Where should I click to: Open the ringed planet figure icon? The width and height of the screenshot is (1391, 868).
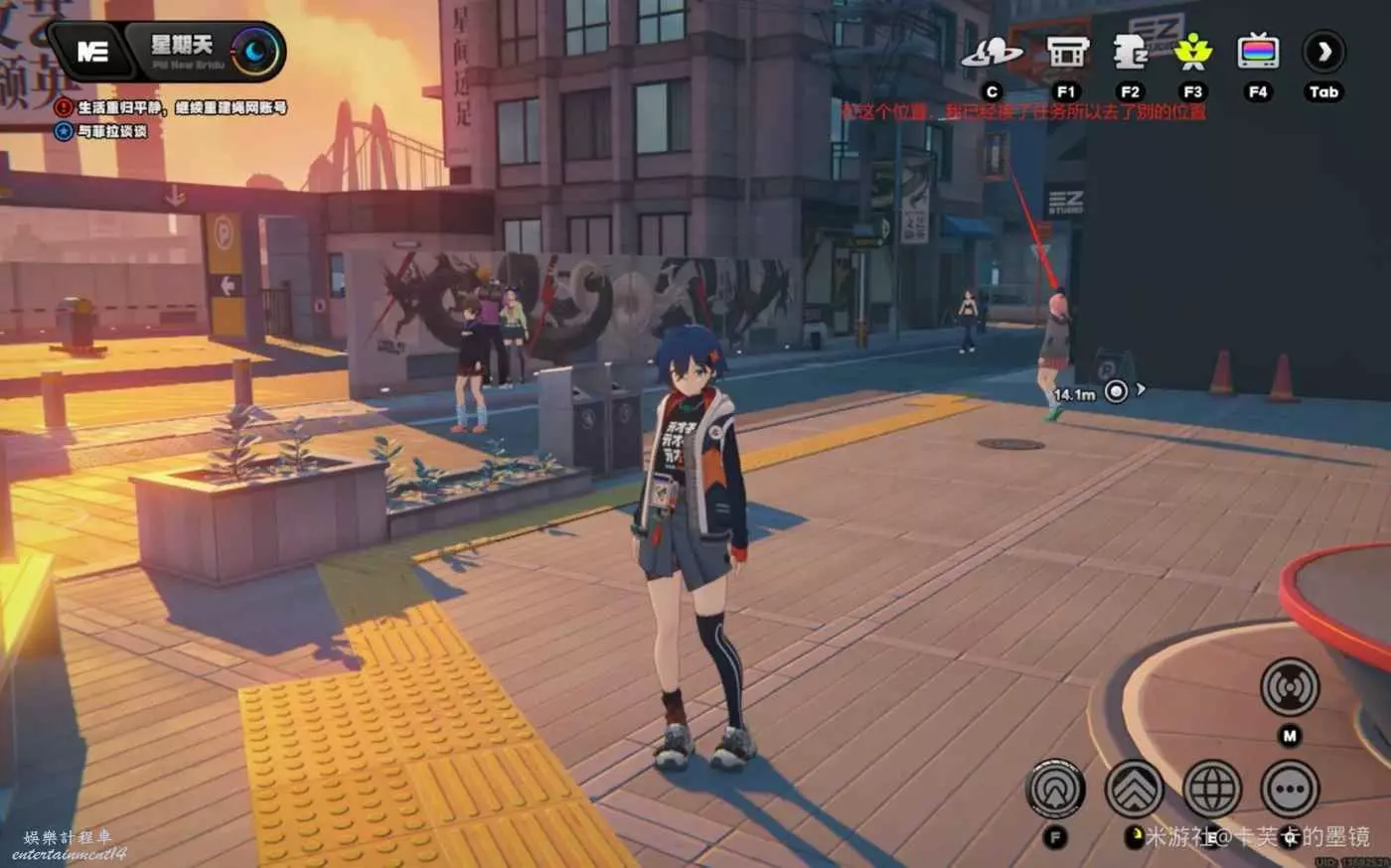coord(991,53)
